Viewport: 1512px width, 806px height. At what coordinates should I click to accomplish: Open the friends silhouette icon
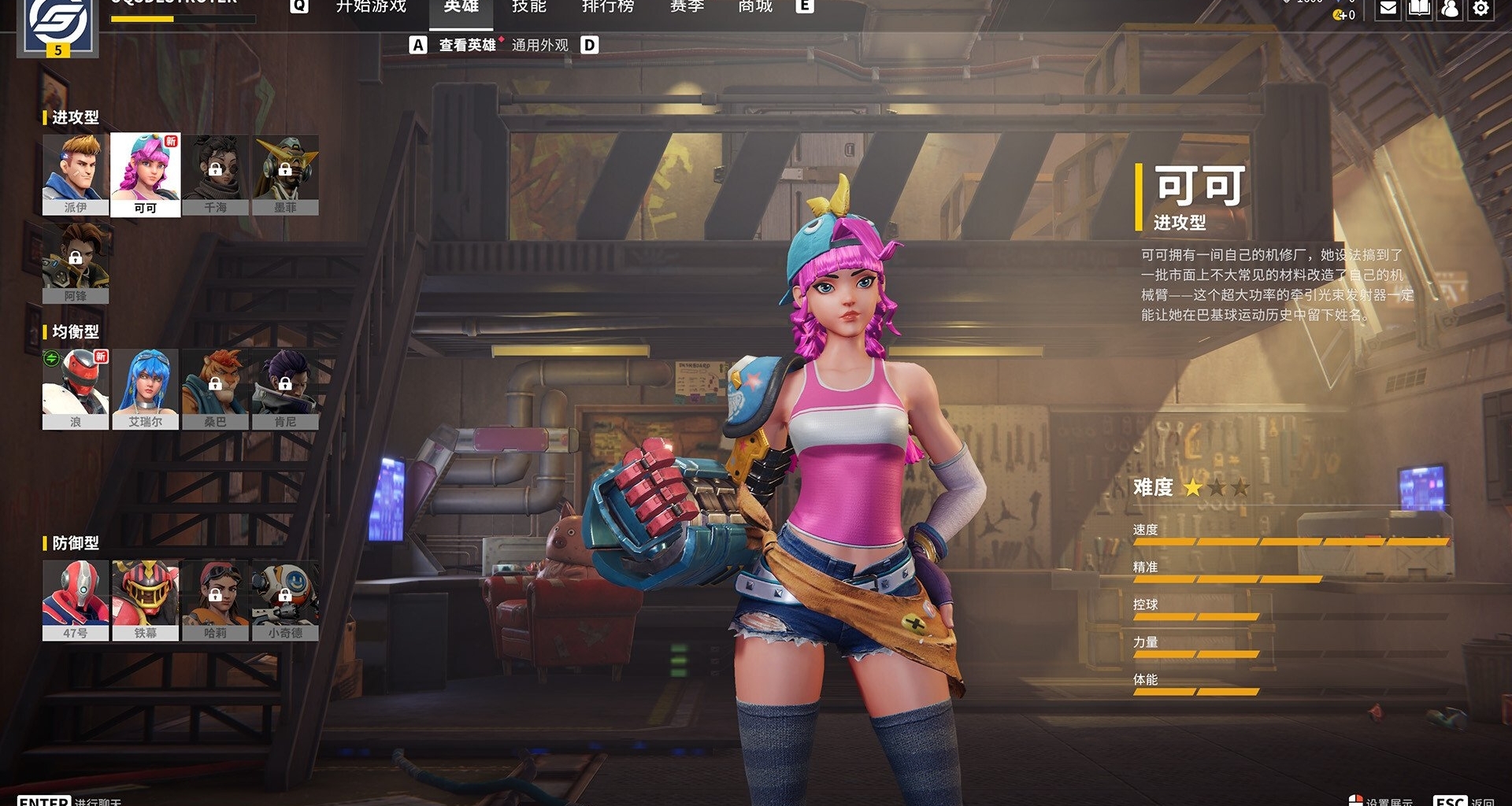[x=1450, y=9]
